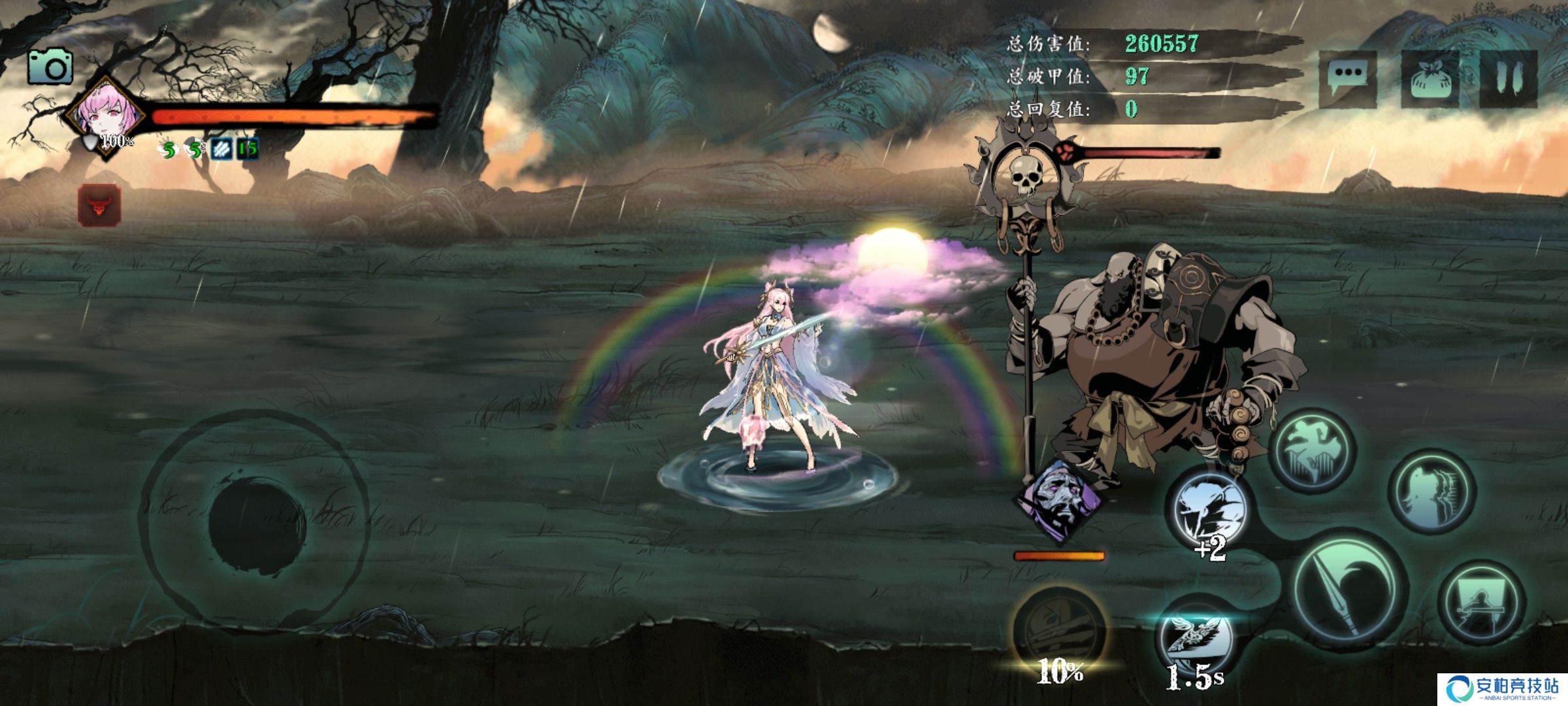The image size is (1568, 706).
Task: Use the long-haired silhouette skill
Action: [x=1432, y=492]
